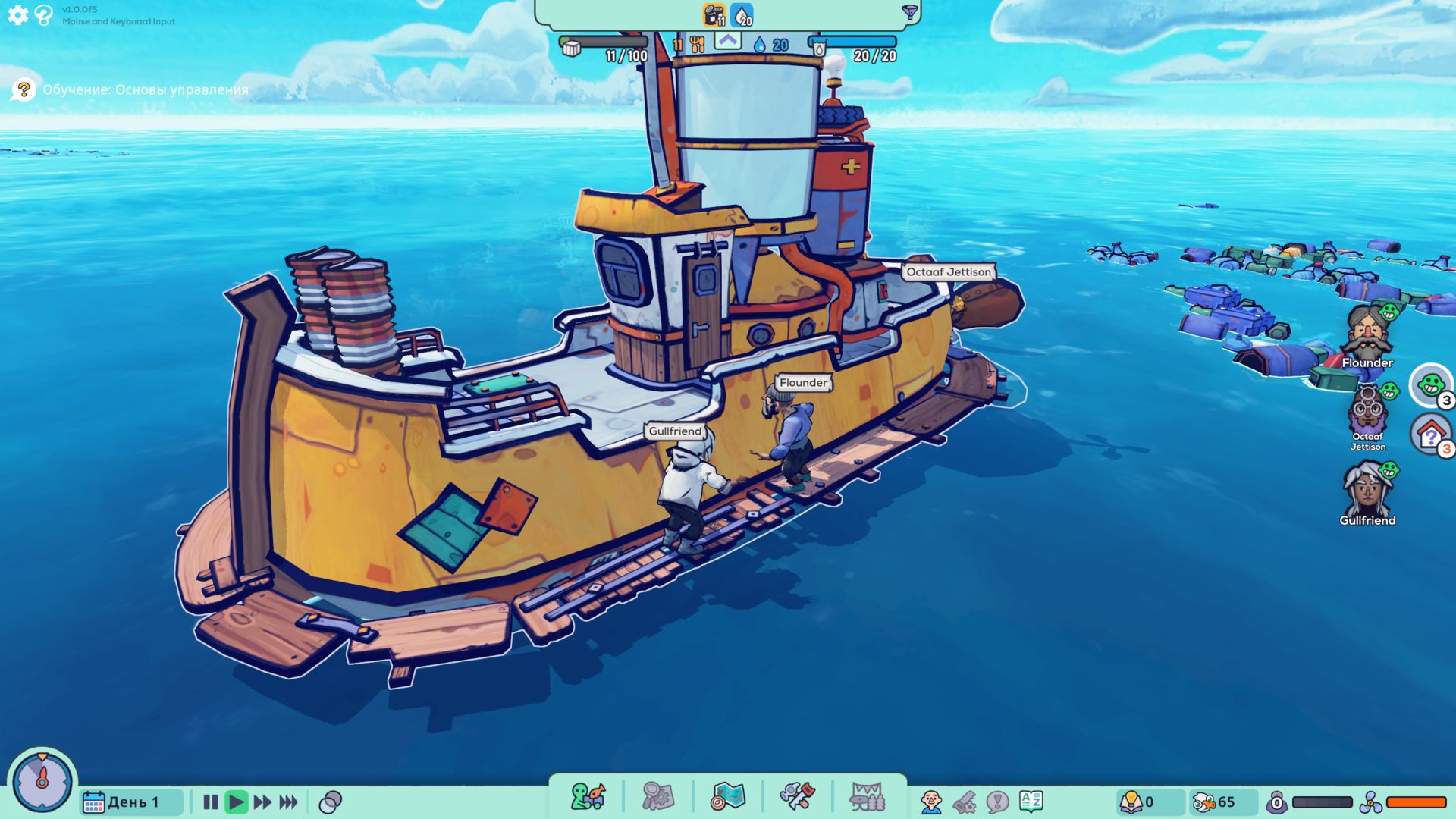
Task: Set game speed to double fast-forward
Action: [x=262, y=802]
